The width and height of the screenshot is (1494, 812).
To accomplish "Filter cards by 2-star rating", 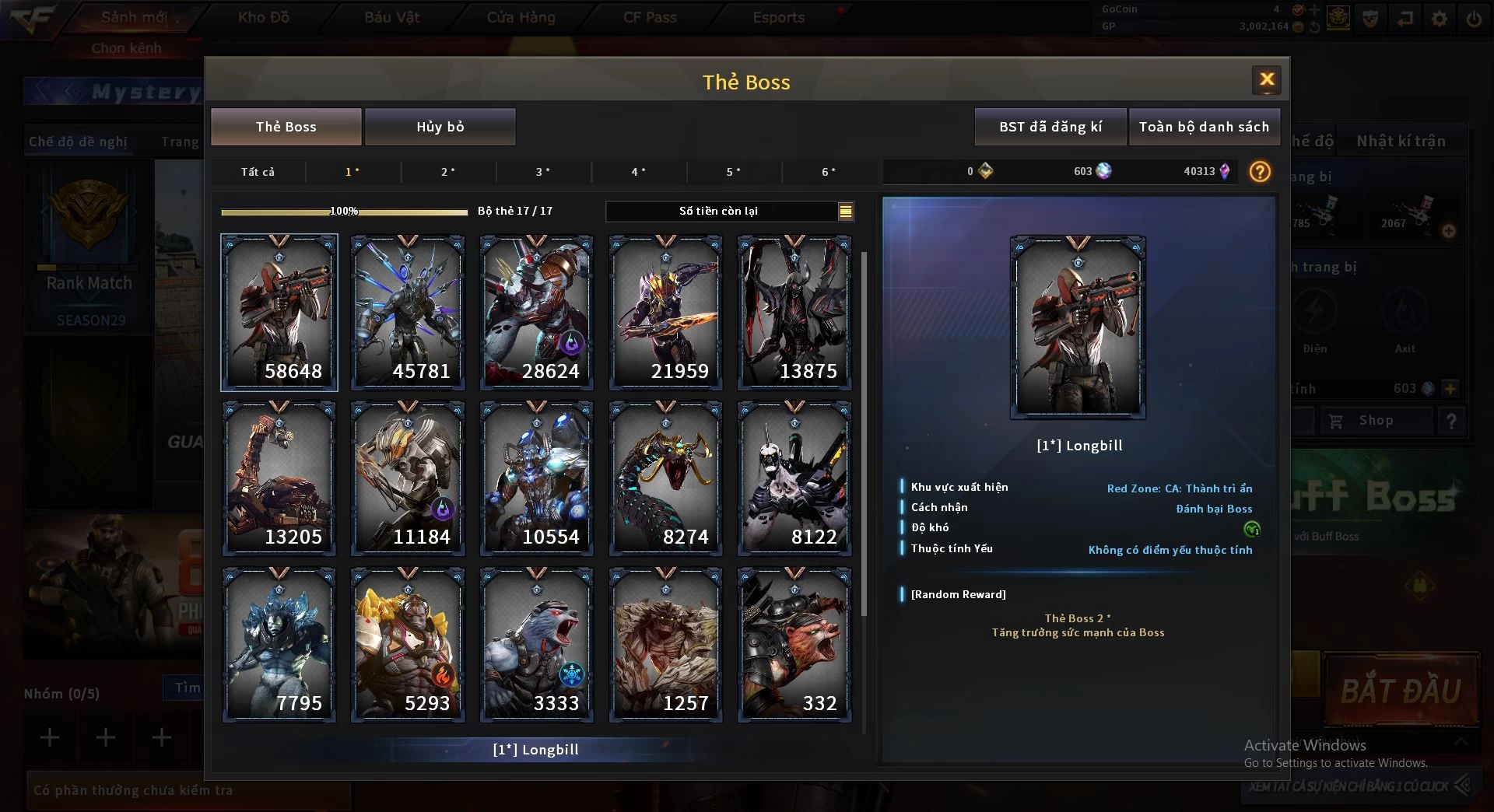I will pos(448,172).
